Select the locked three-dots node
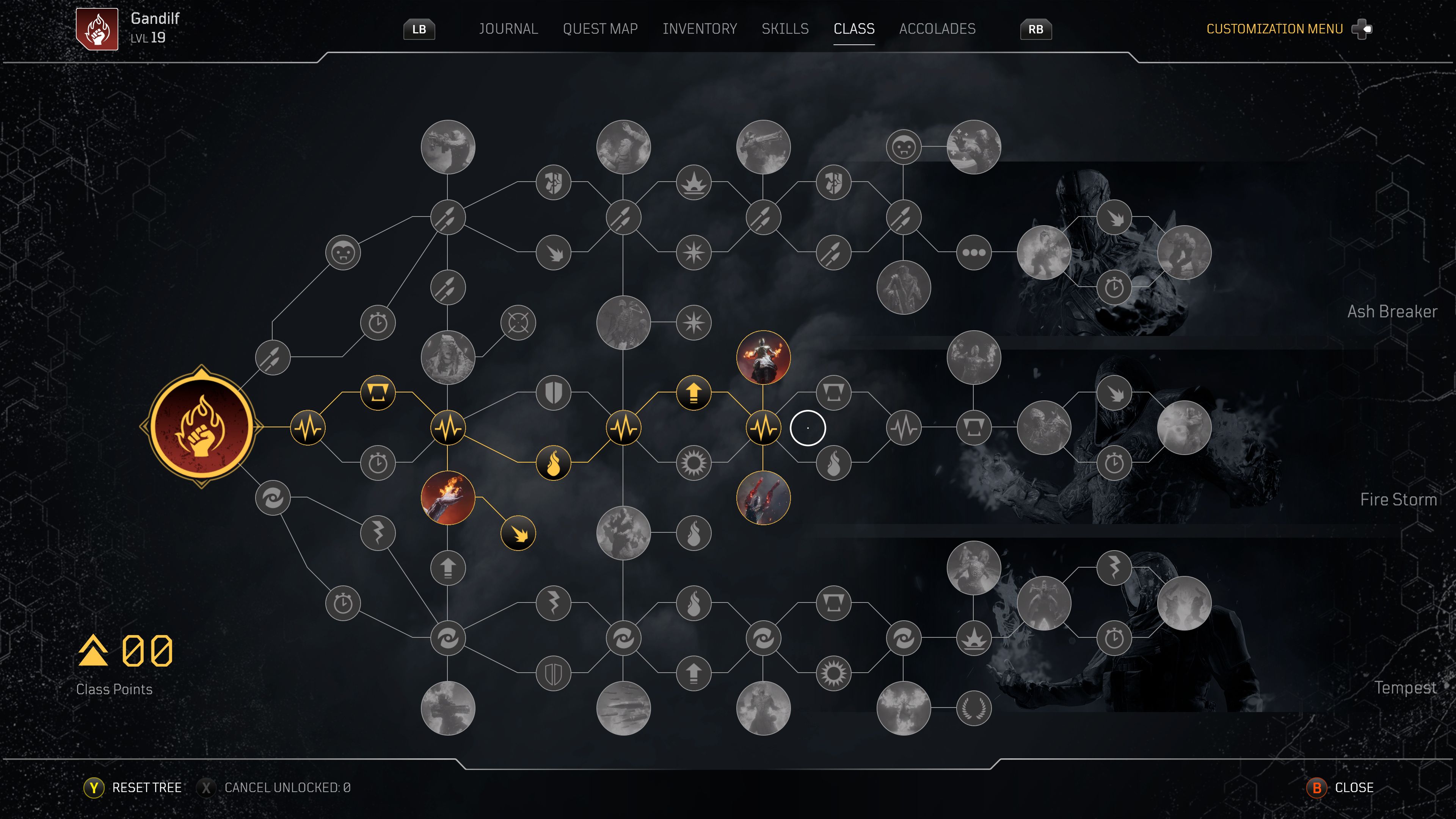Screen dimensions: 1456x819 [x=973, y=252]
